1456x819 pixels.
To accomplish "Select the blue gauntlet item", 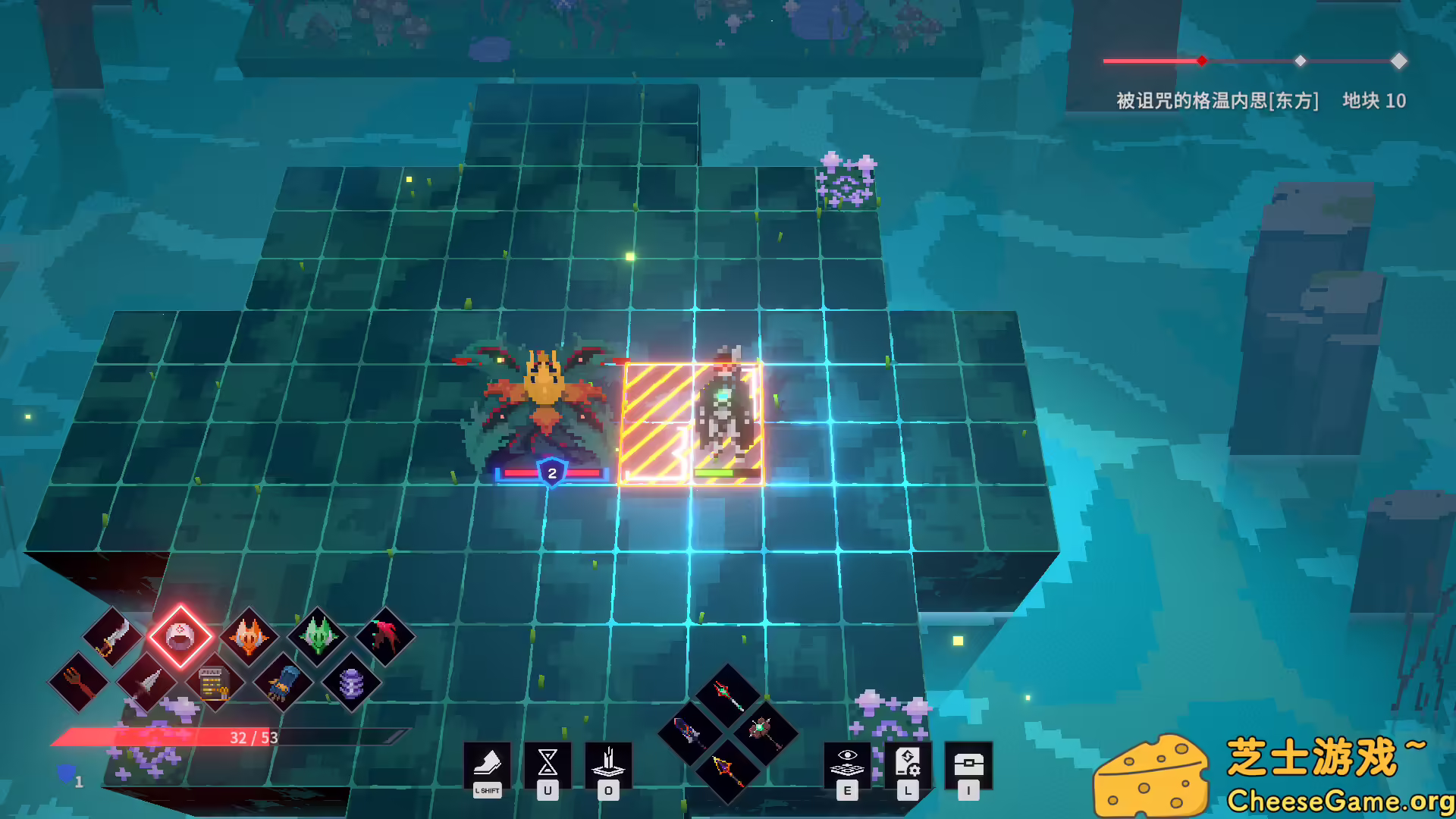I will (x=282, y=684).
